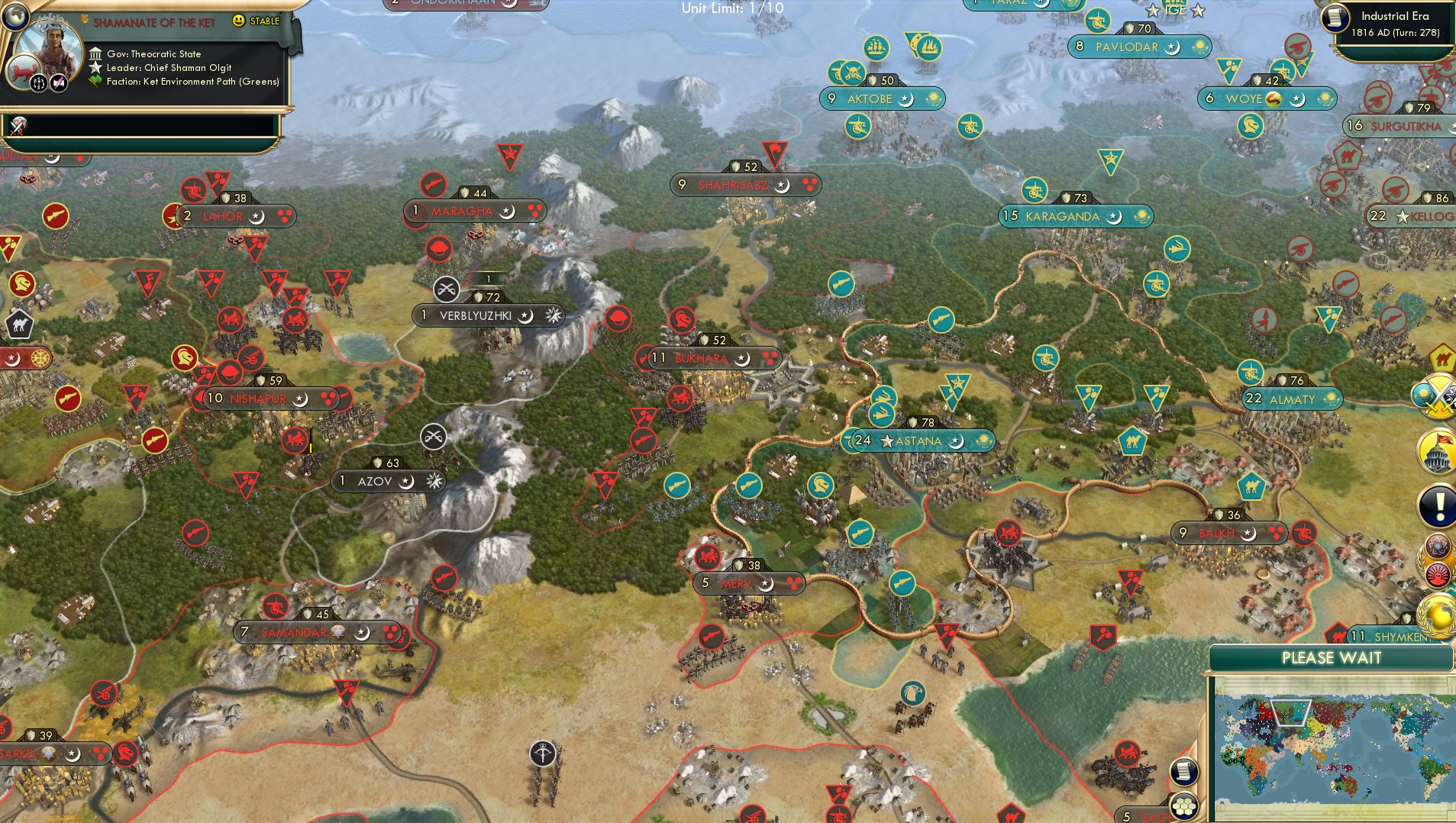The height and width of the screenshot is (823, 1456).
Task: Click the crescent moon icon on the Merv banner
Action: click(766, 585)
